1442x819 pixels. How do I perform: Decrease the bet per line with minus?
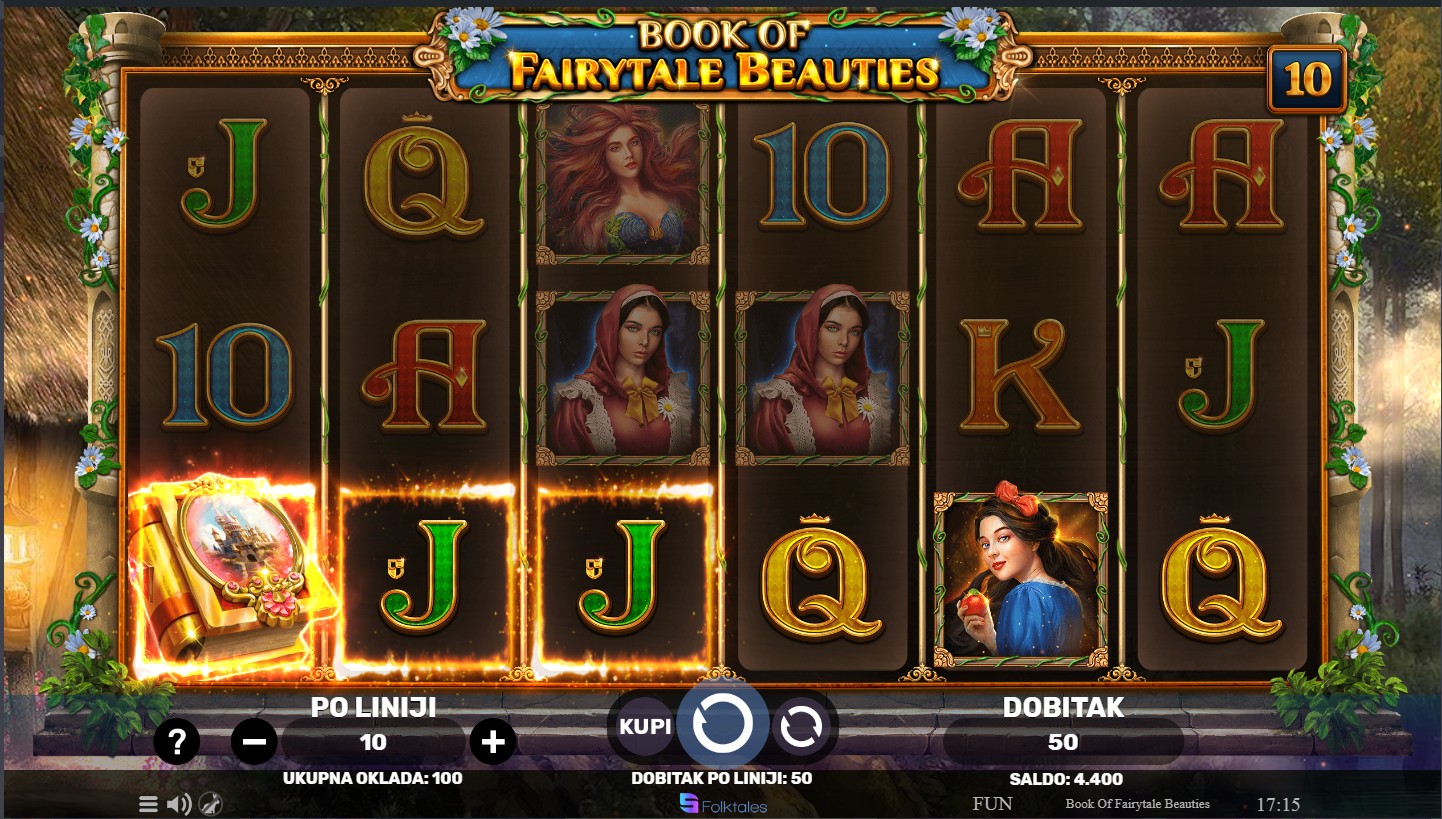pyautogui.click(x=254, y=742)
